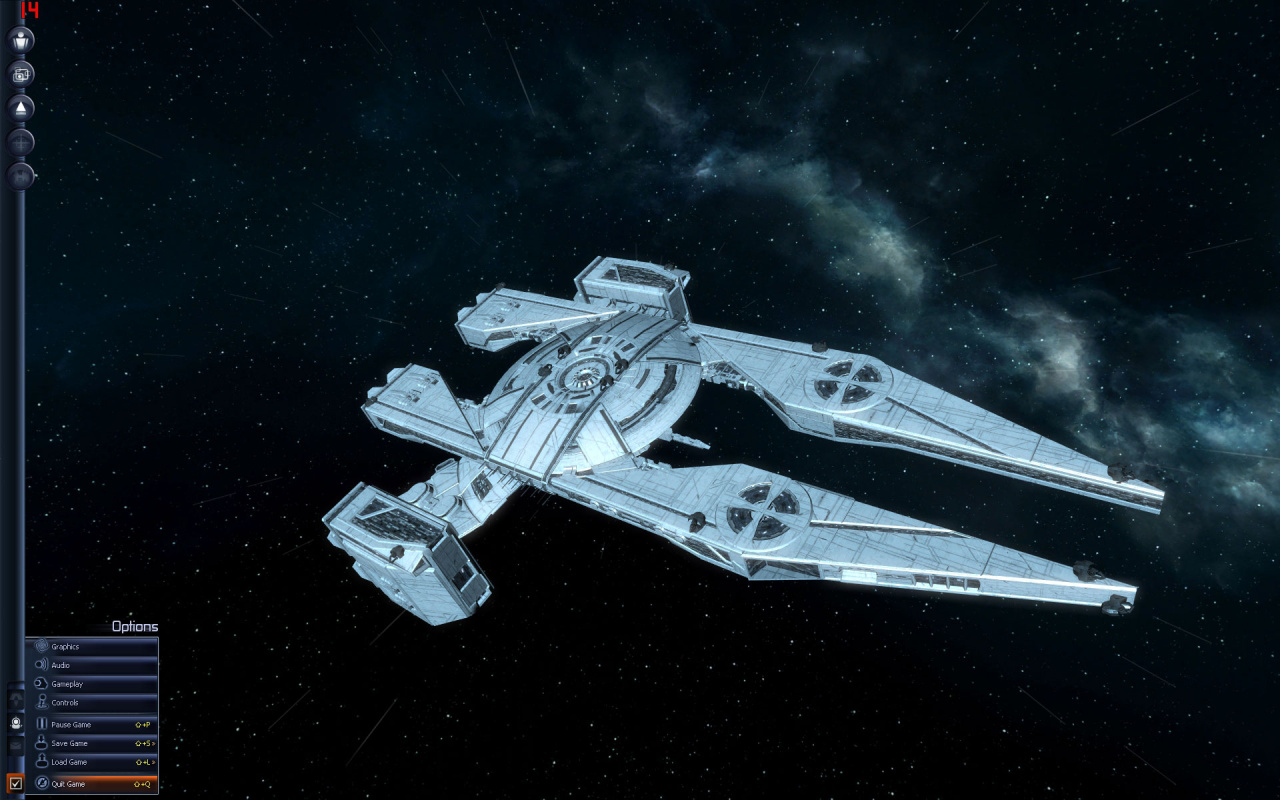Select Load Game in the Options menu
Screen dimensions: 1280x800
[92, 762]
